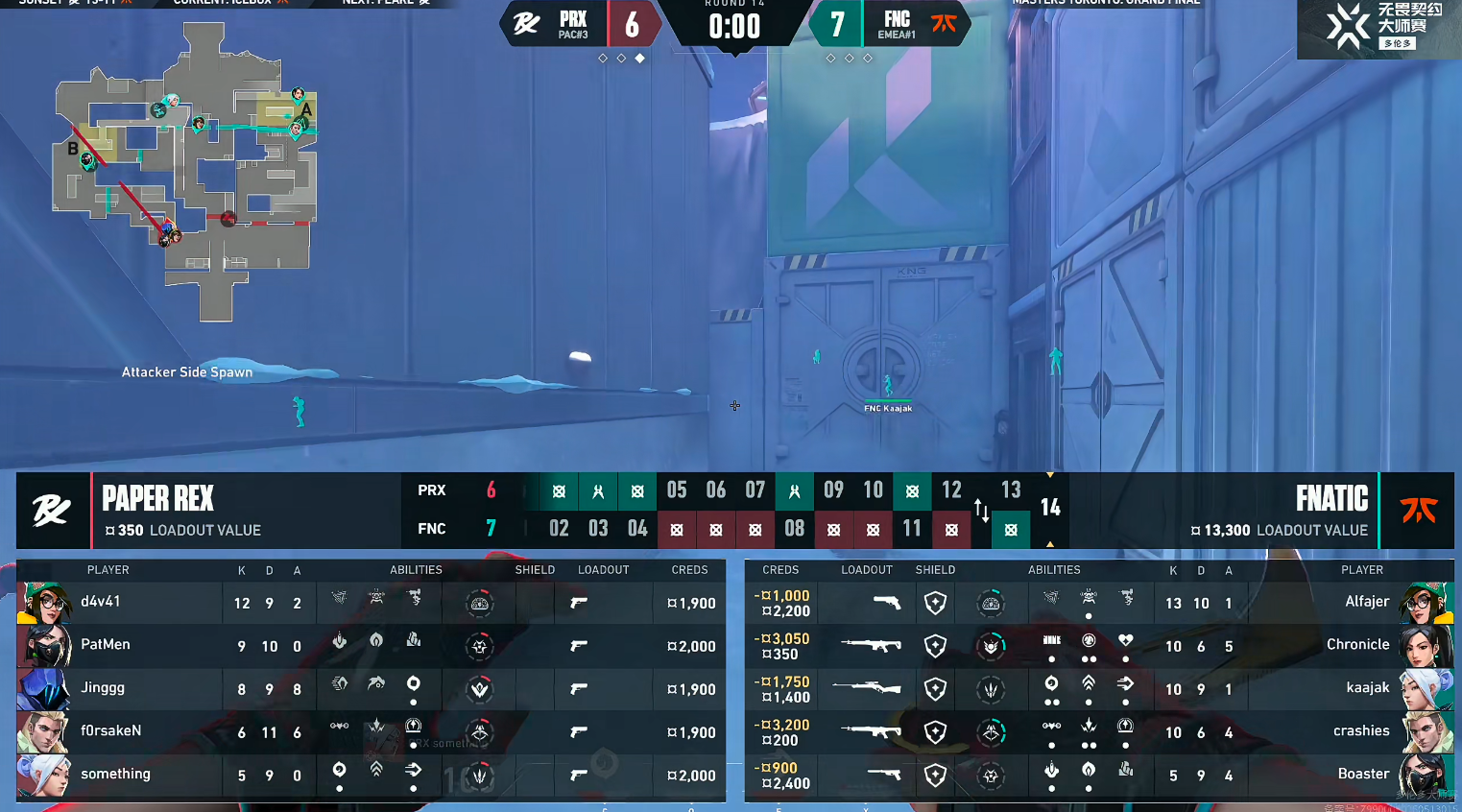Click the Fnatic logo beside the team name
Image resolution: width=1462 pixels, height=812 pixels.
(x=1417, y=511)
